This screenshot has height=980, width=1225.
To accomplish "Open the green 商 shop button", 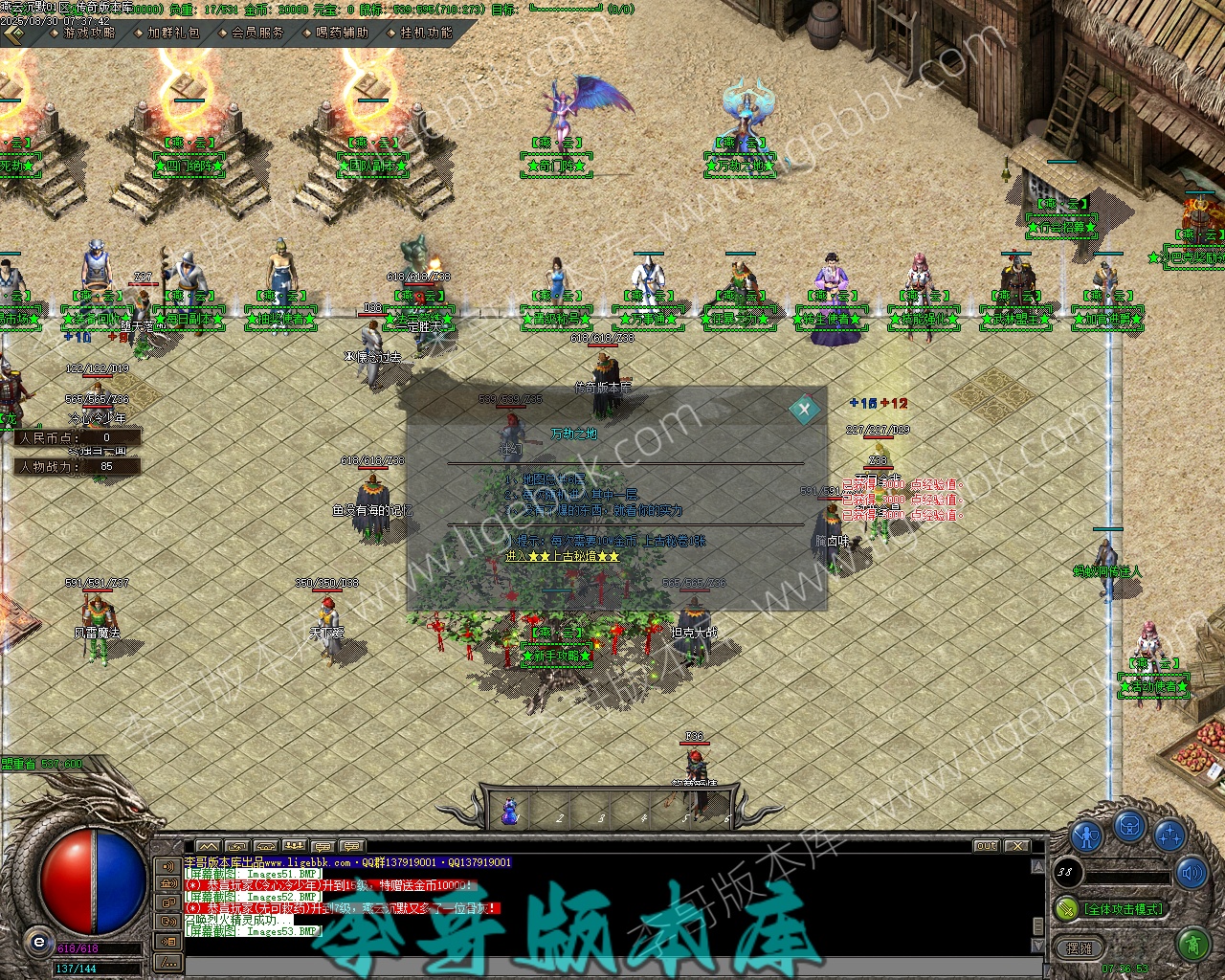I will (x=1192, y=947).
